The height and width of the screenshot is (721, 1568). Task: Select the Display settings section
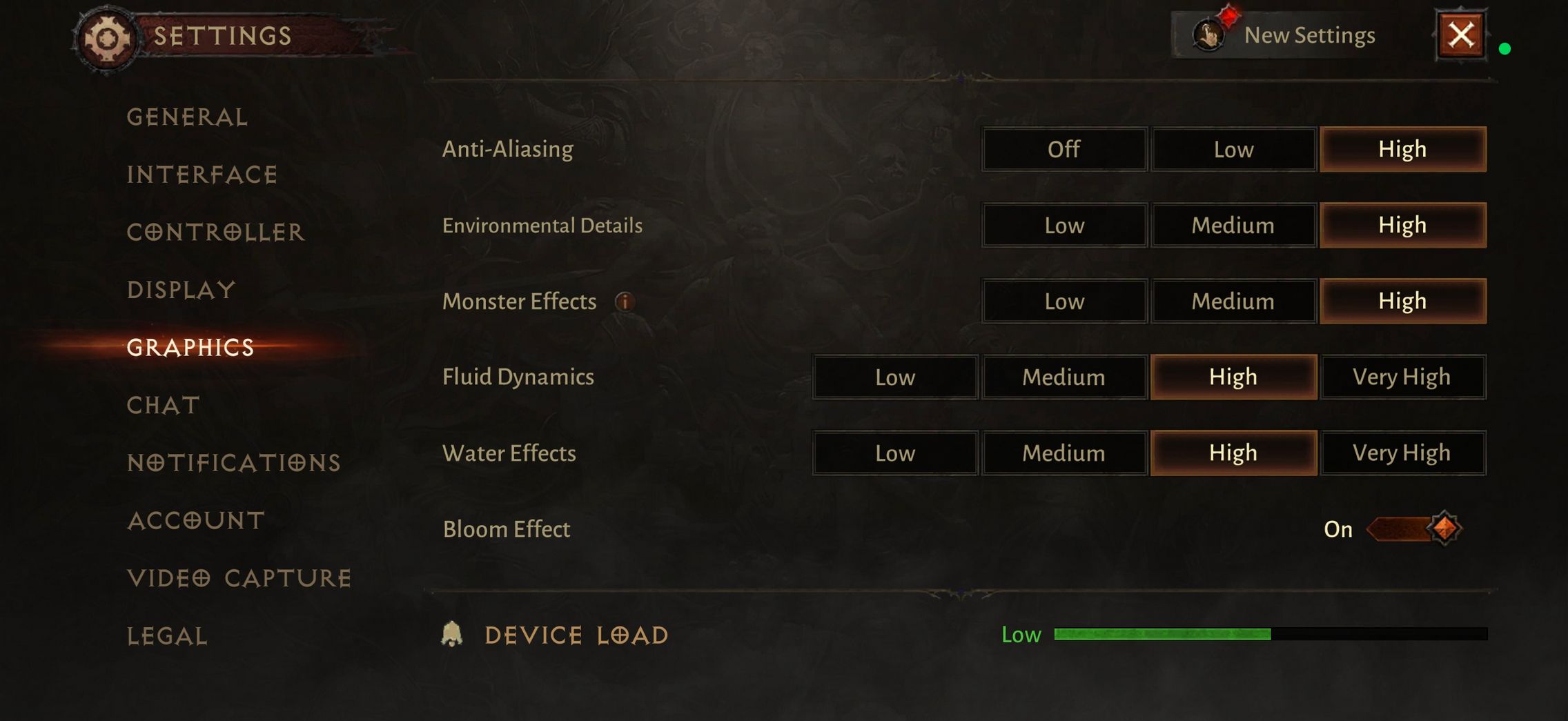pos(182,290)
